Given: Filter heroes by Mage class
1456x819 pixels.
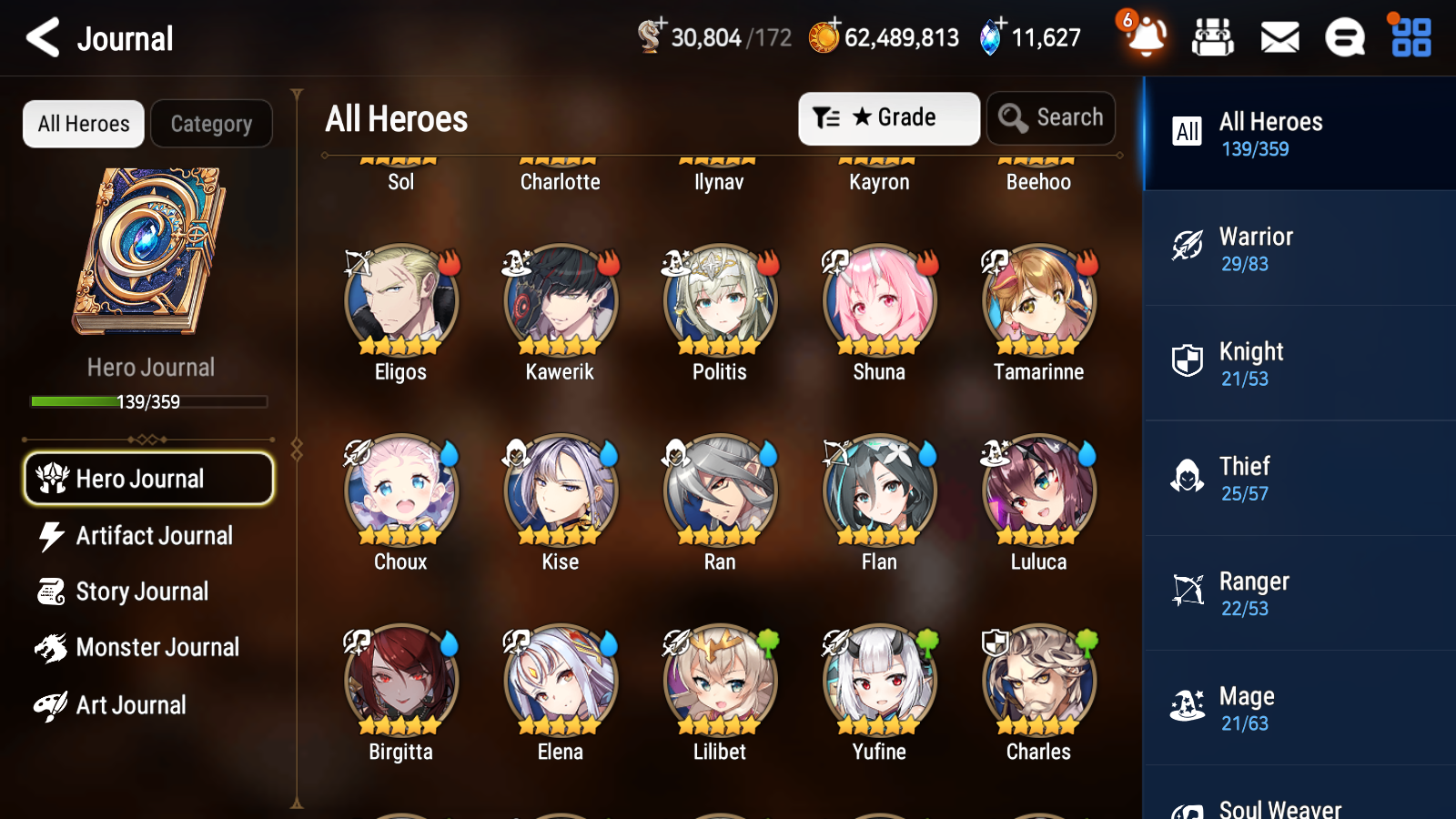Looking at the screenshot, I should (x=1299, y=708).
